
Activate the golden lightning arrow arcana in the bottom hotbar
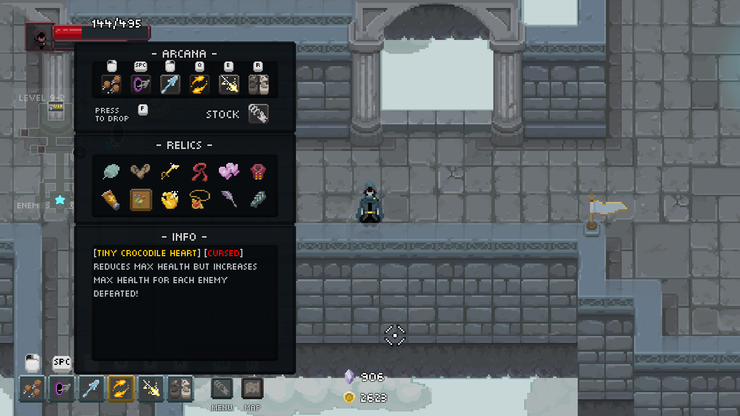(151, 388)
